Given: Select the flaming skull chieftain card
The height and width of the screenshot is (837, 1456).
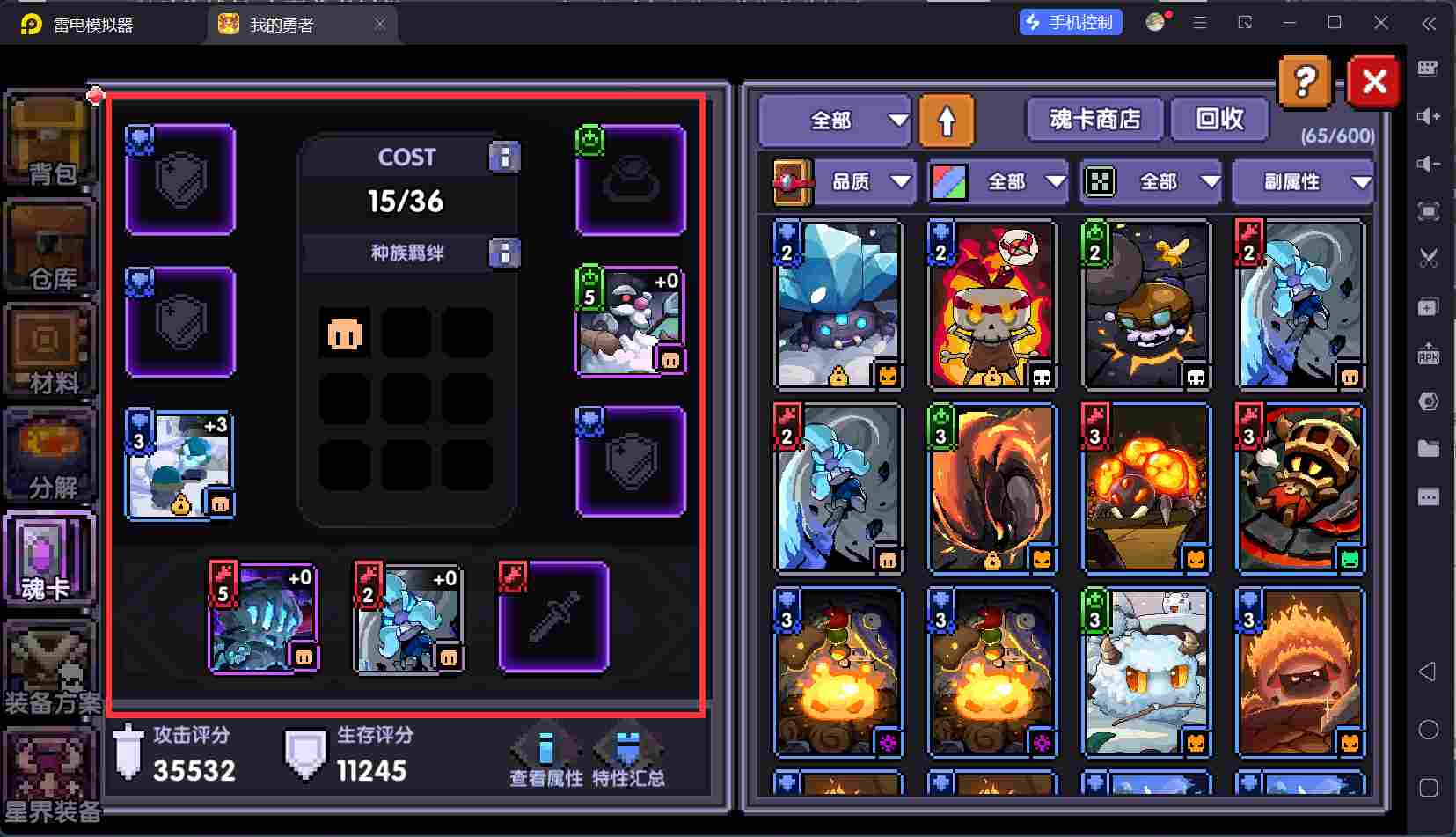Looking at the screenshot, I should tap(992, 304).
